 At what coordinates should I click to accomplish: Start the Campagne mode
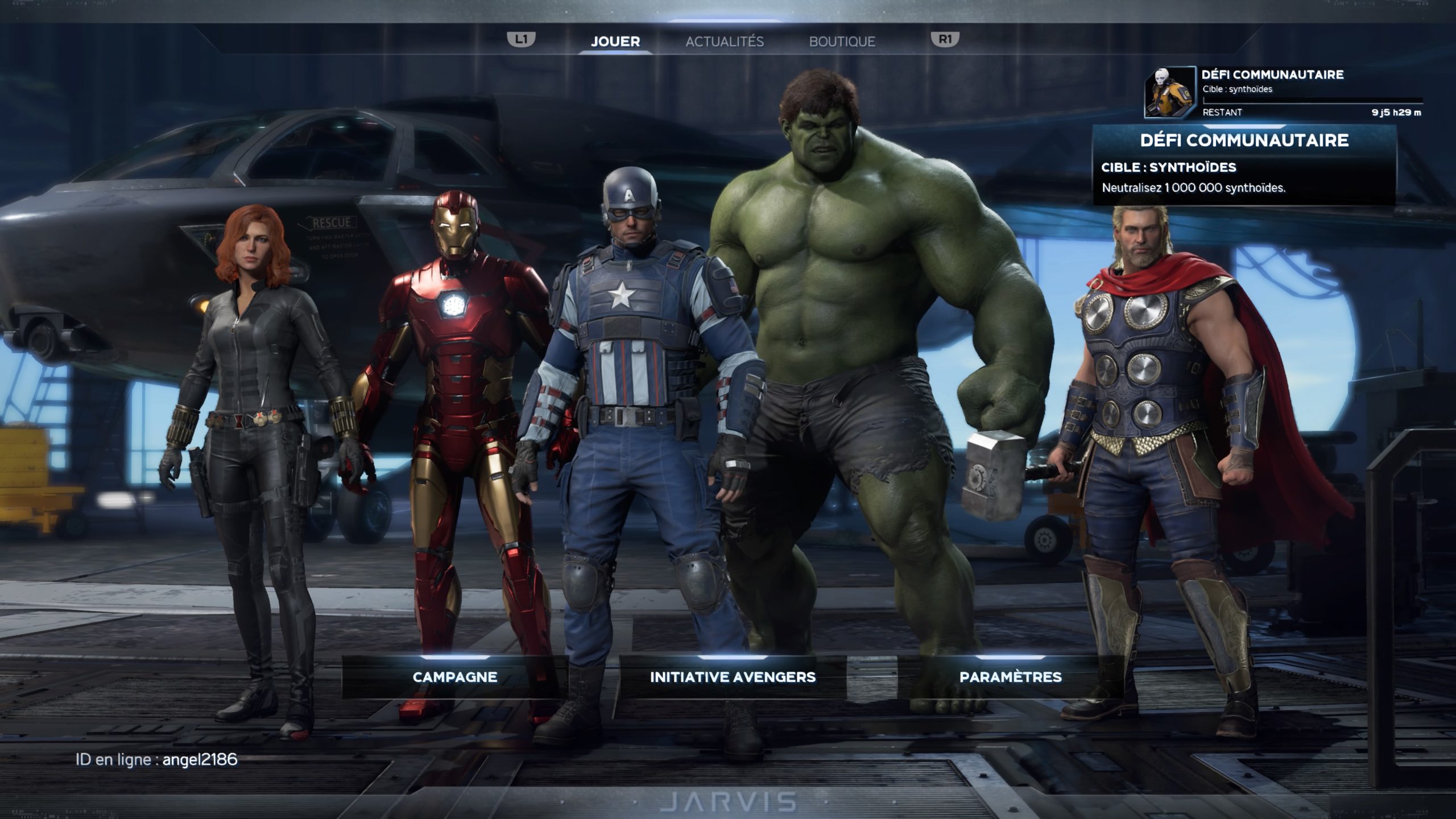tap(454, 677)
